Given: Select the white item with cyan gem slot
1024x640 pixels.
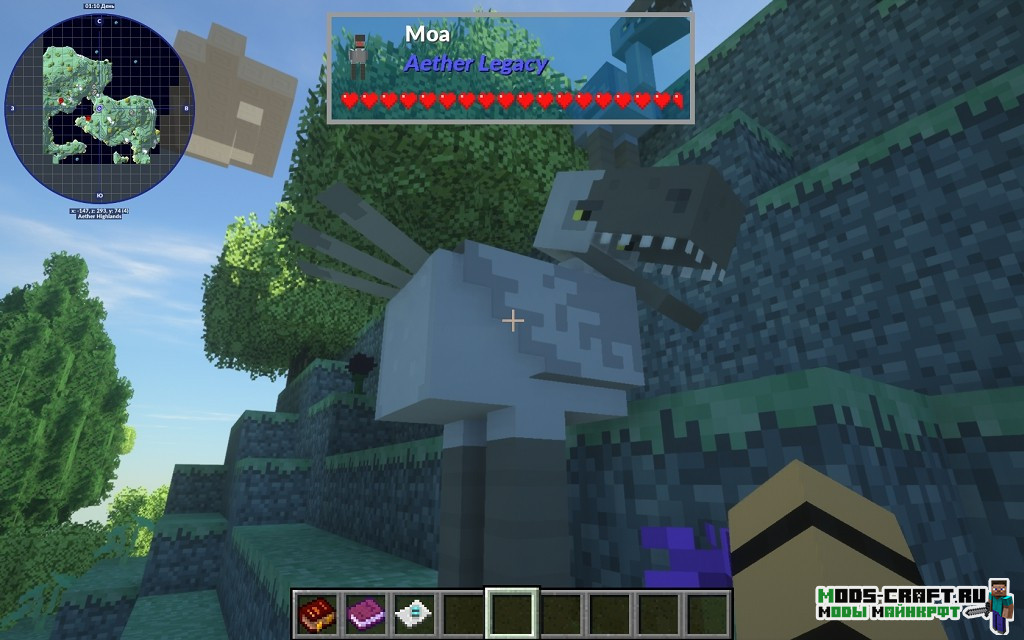Looking at the screenshot, I should coord(414,612).
